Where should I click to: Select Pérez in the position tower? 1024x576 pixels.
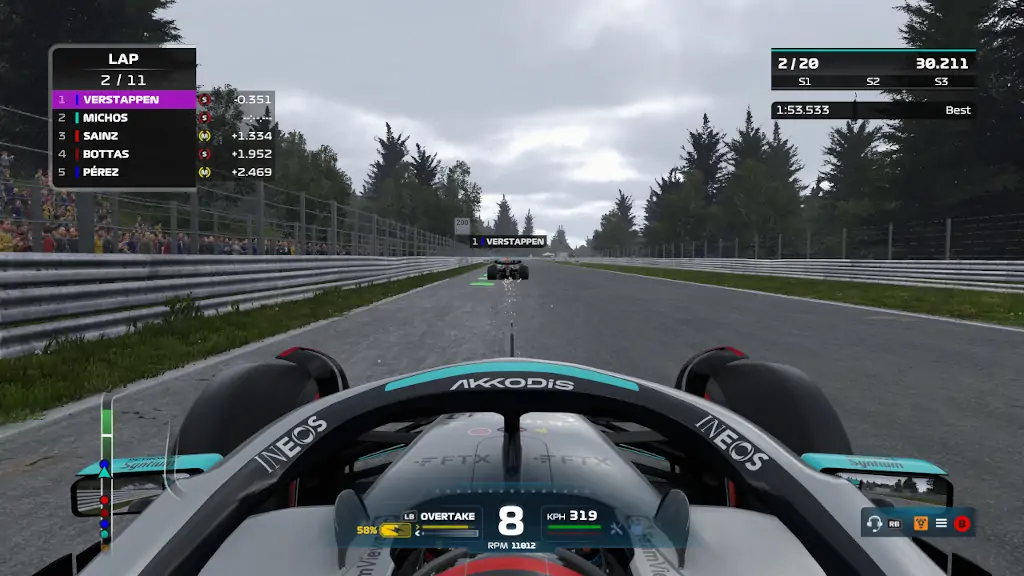point(124,172)
